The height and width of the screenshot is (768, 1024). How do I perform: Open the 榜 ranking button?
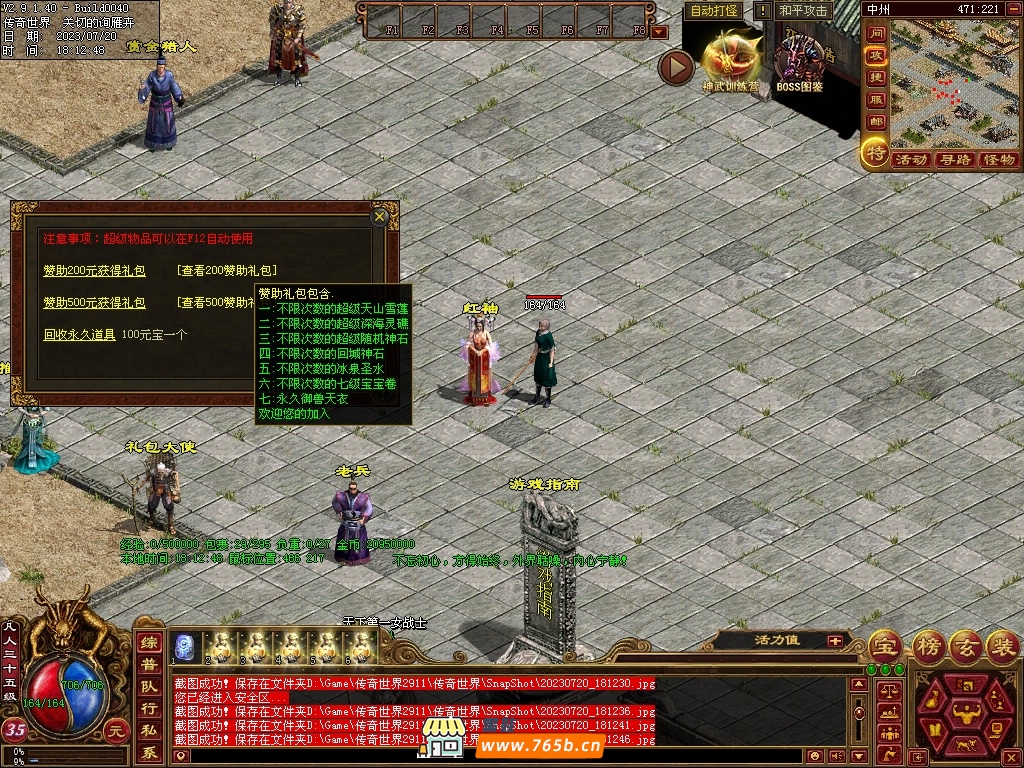click(930, 645)
